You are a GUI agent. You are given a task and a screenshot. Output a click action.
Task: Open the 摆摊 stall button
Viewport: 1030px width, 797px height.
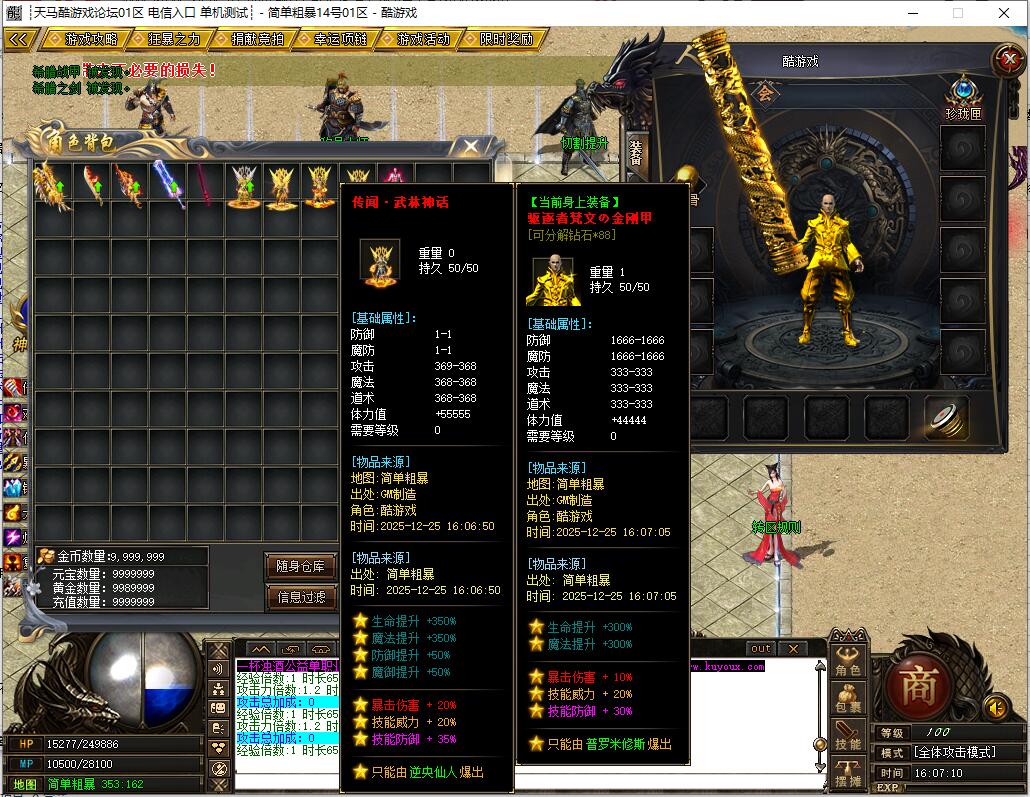coord(848,773)
